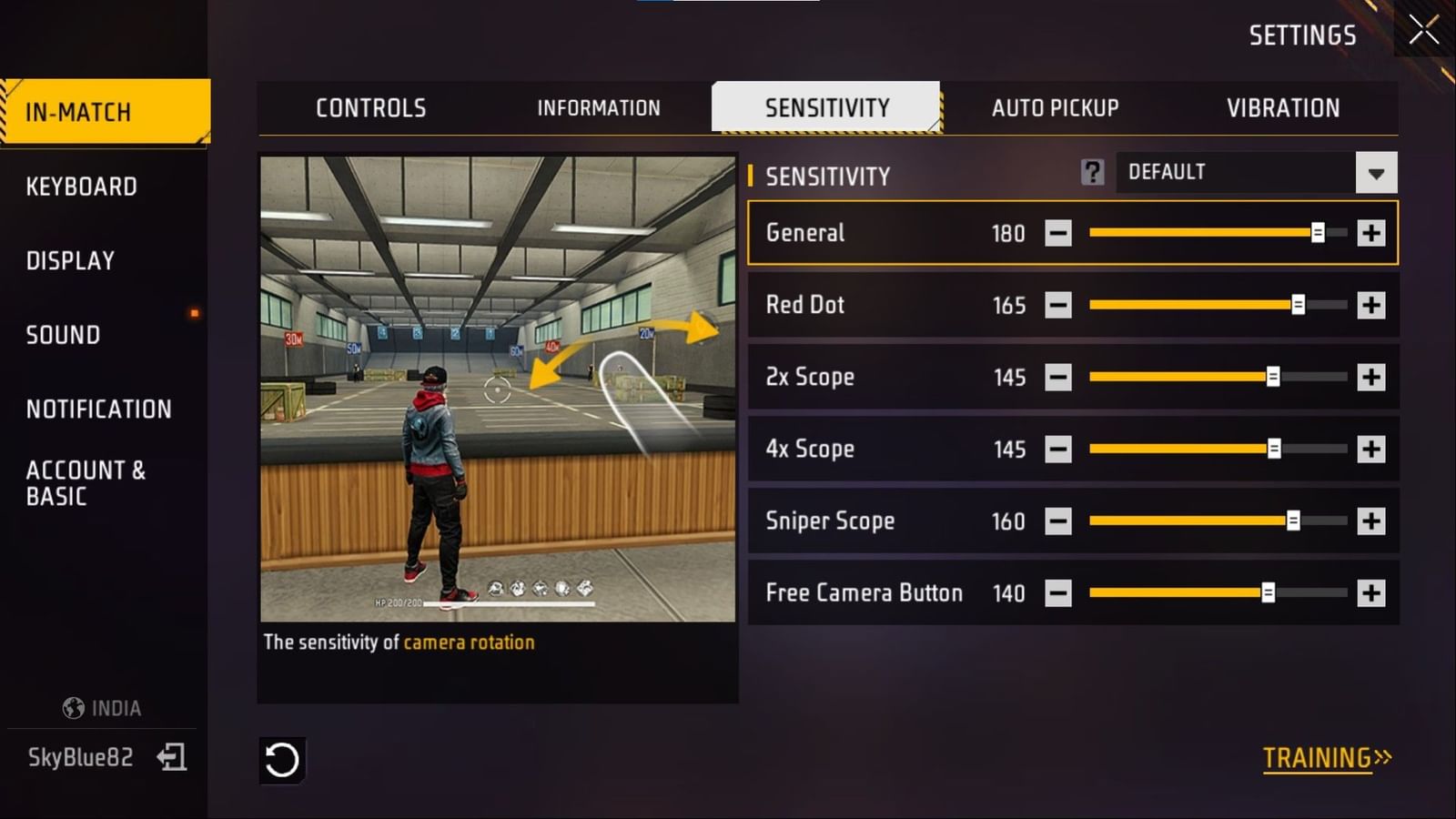Decrease Red Dot sensitivity with its minus icon

coord(1057,305)
